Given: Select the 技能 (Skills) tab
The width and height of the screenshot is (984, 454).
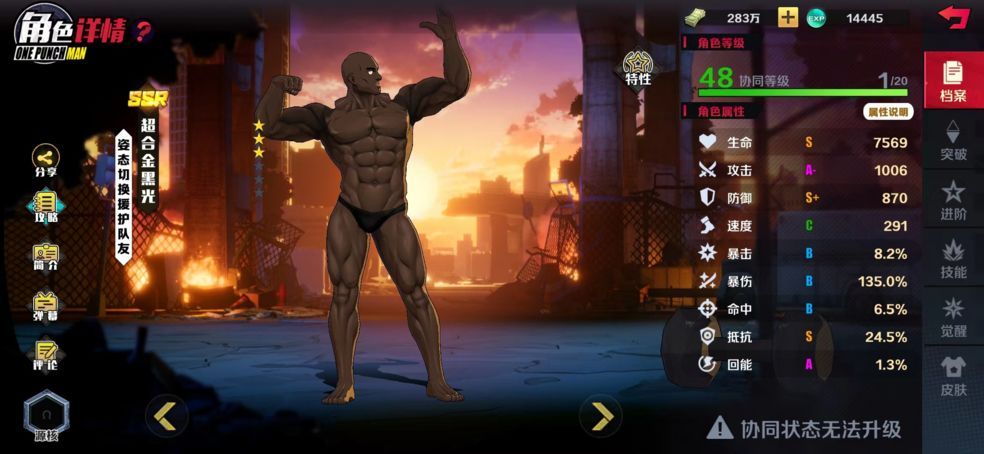Looking at the screenshot, I should (953, 258).
